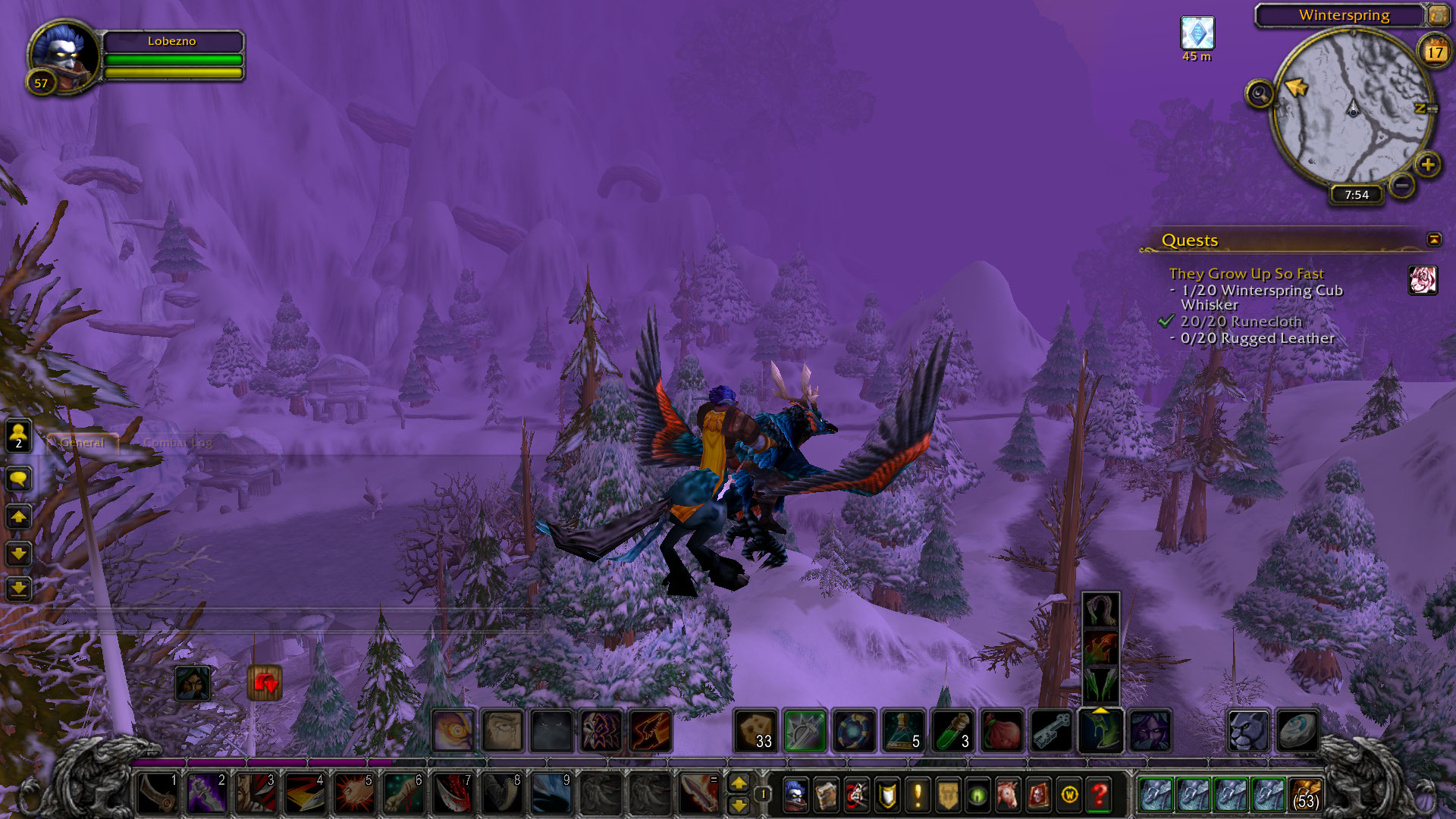The image size is (1456, 819).
Task: Open the calendar button showing 17
Action: (1434, 52)
